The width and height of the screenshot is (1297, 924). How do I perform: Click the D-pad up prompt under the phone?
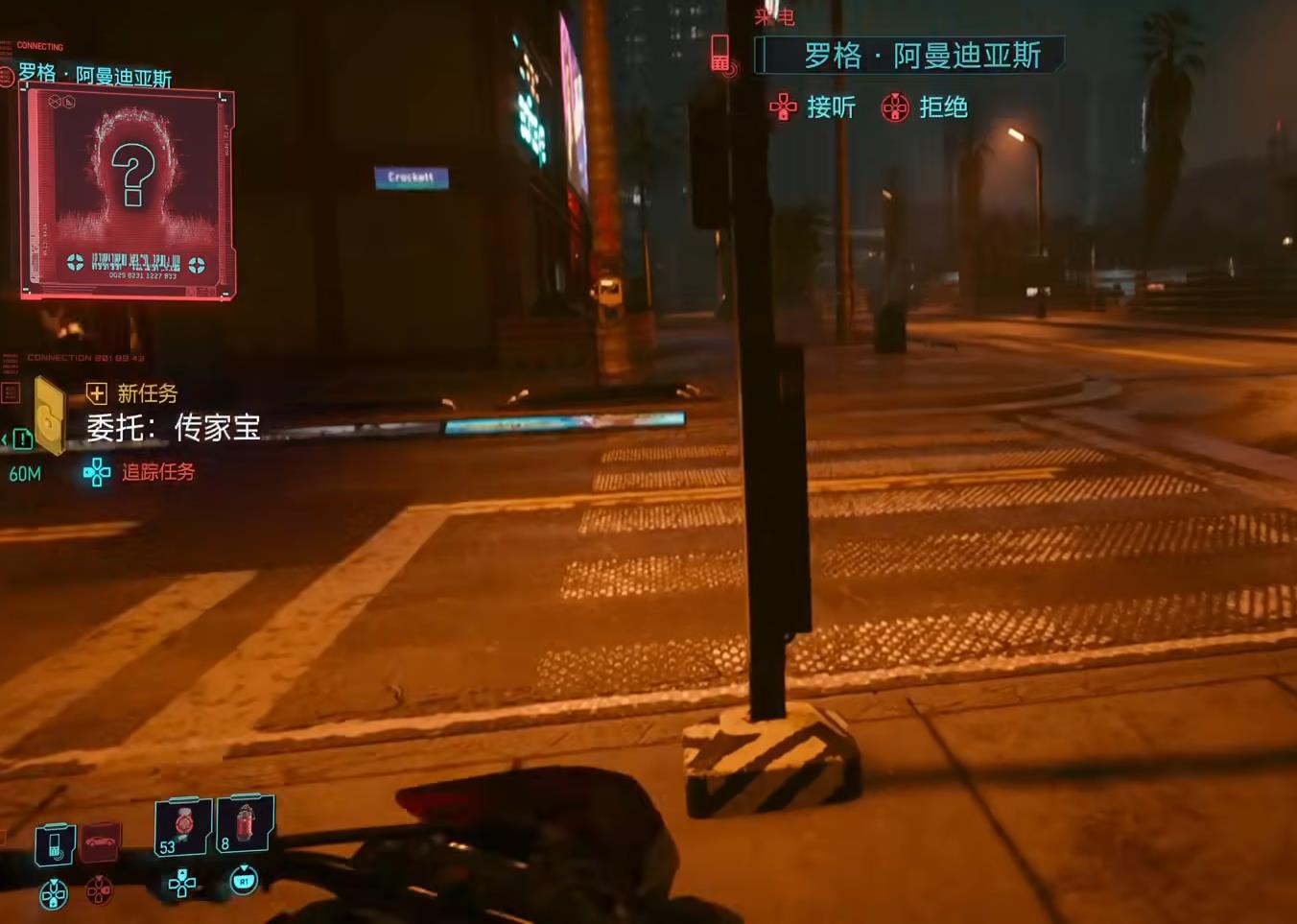click(53, 893)
